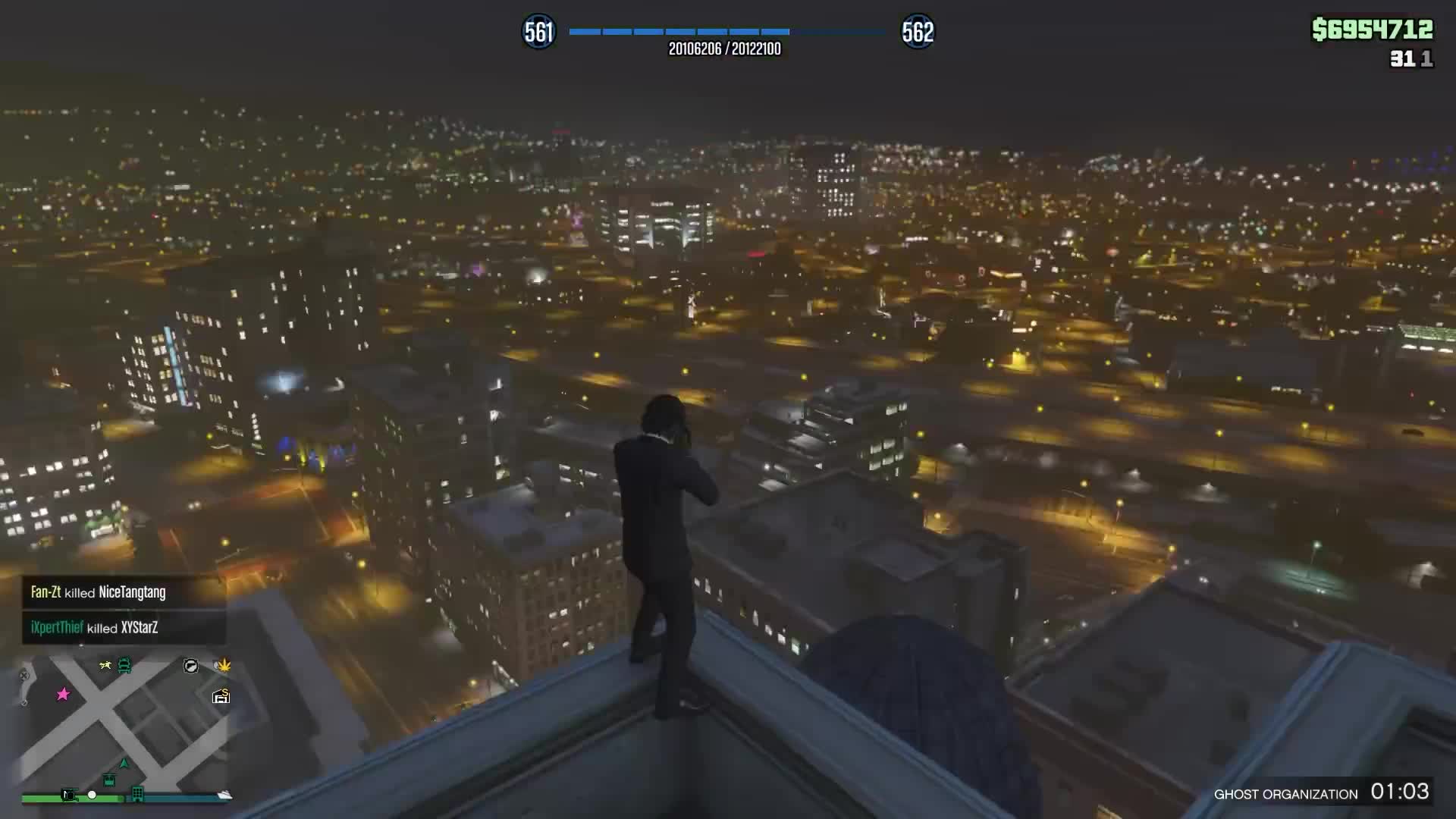Click the X blip on the minimap corner
The width and height of the screenshot is (1456, 819).
click(24, 676)
